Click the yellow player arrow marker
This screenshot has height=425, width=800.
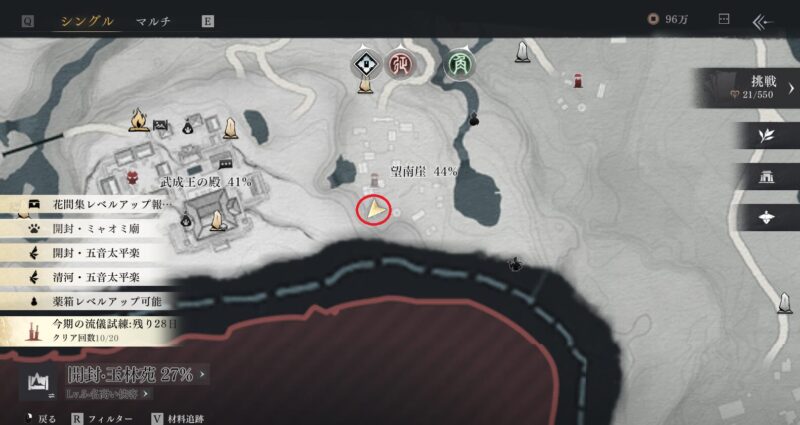click(x=374, y=209)
